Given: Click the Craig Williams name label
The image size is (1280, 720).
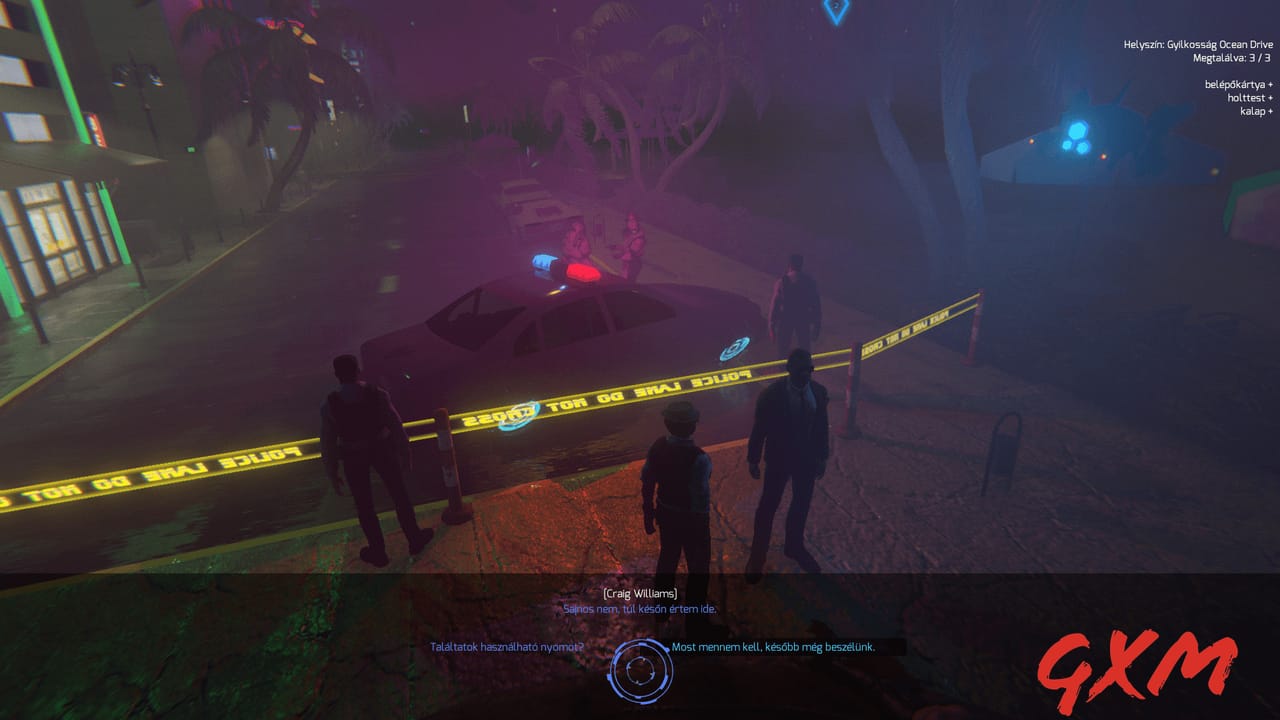Looking at the screenshot, I should click(639, 593).
